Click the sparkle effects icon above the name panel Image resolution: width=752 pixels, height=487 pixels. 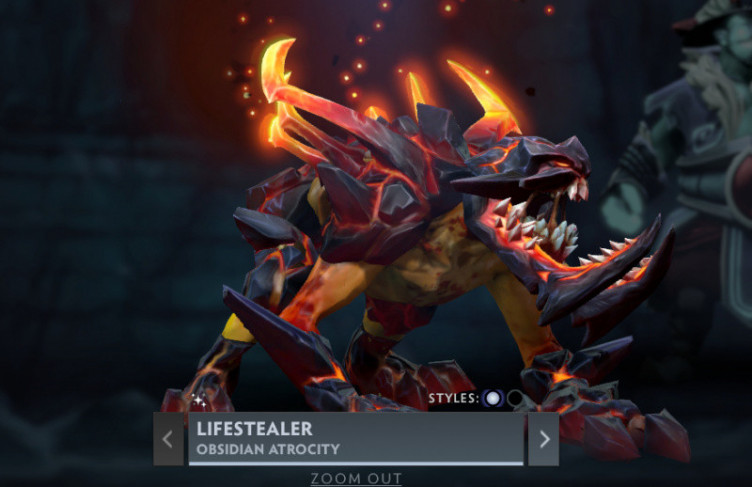pyautogui.click(x=199, y=400)
